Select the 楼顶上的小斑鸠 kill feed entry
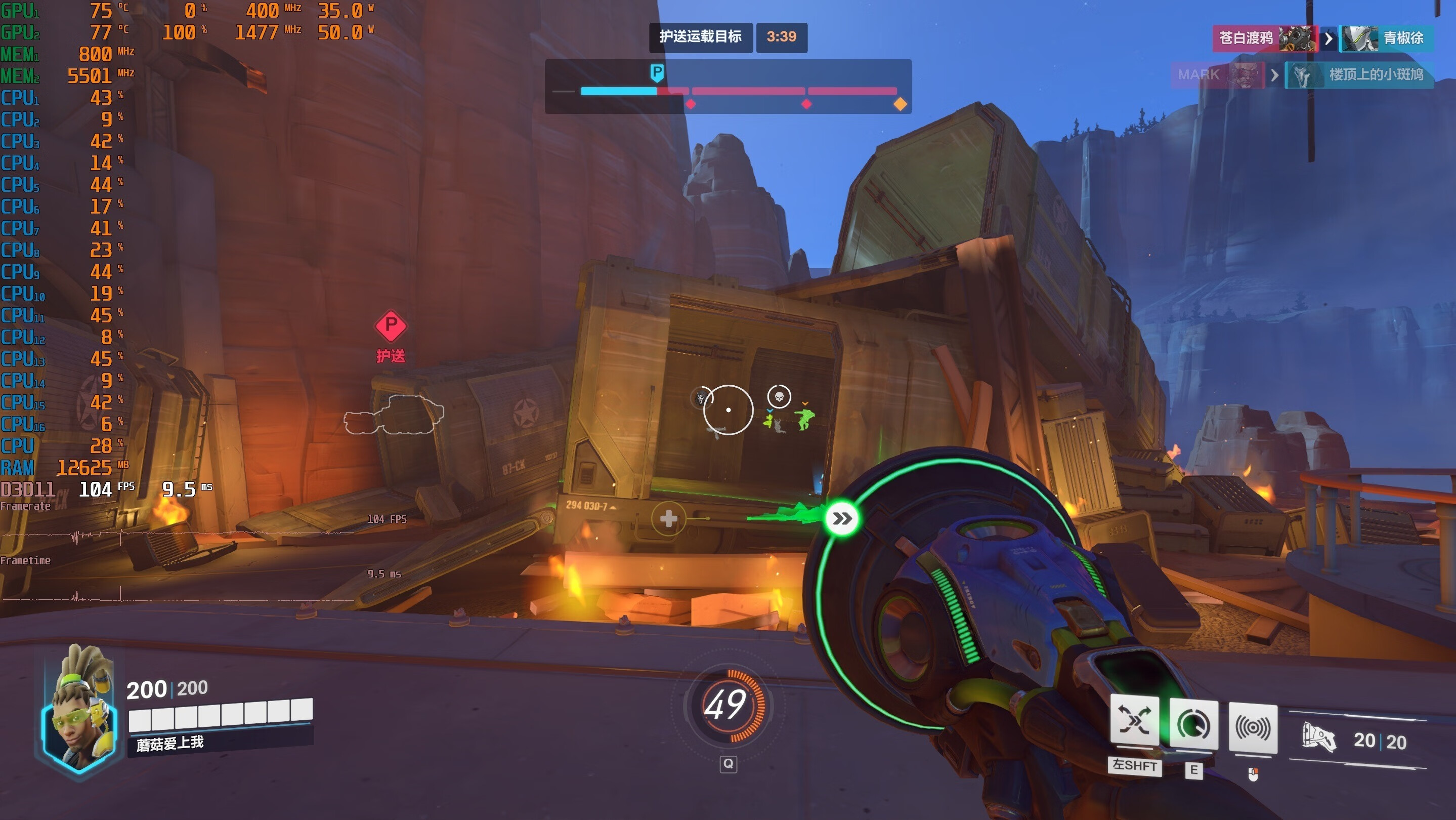Image resolution: width=1456 pixels, height=820 pixels. point(1375,74)
